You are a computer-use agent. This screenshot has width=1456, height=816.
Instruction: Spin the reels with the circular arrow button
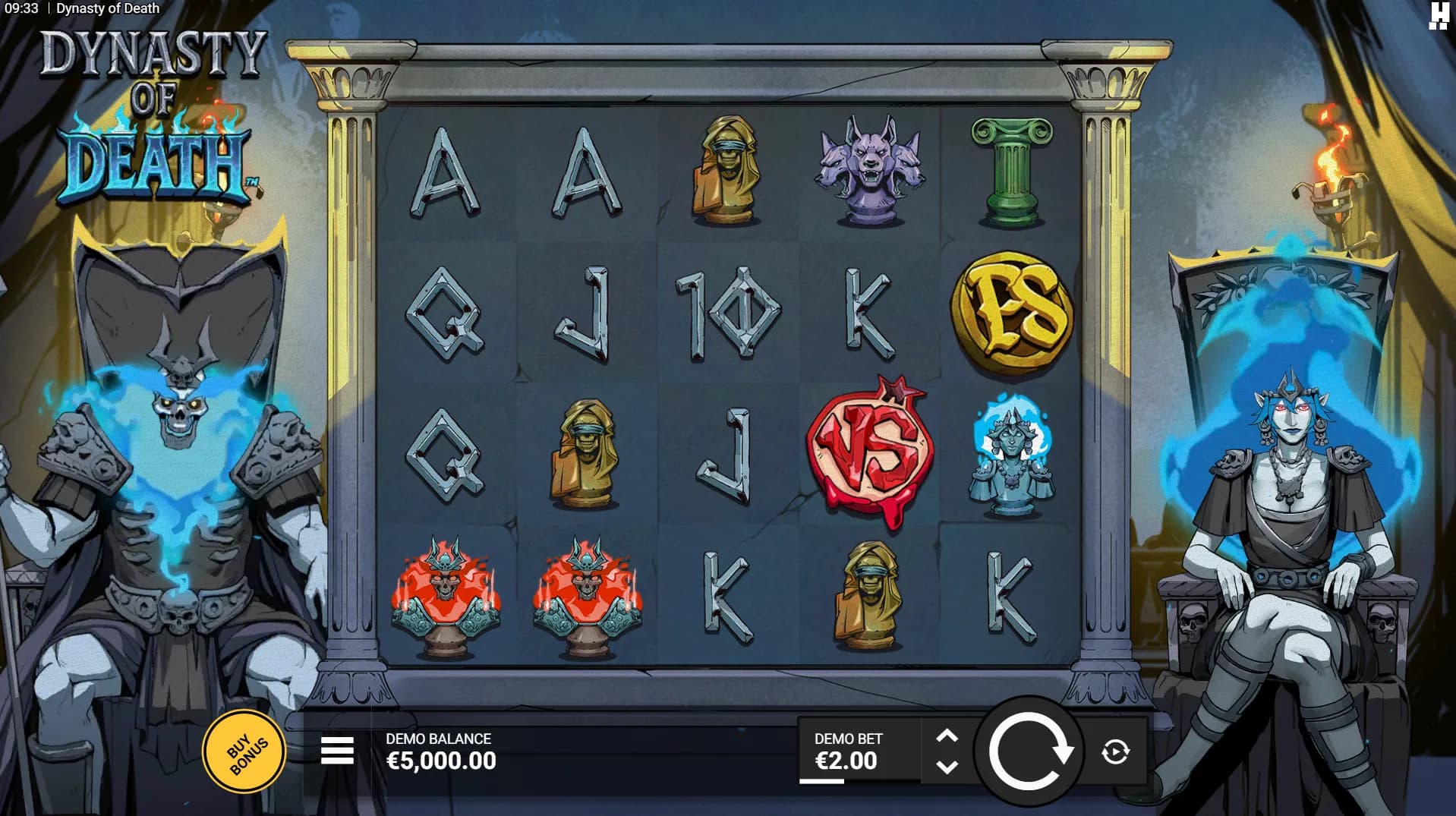[1029, 751]
